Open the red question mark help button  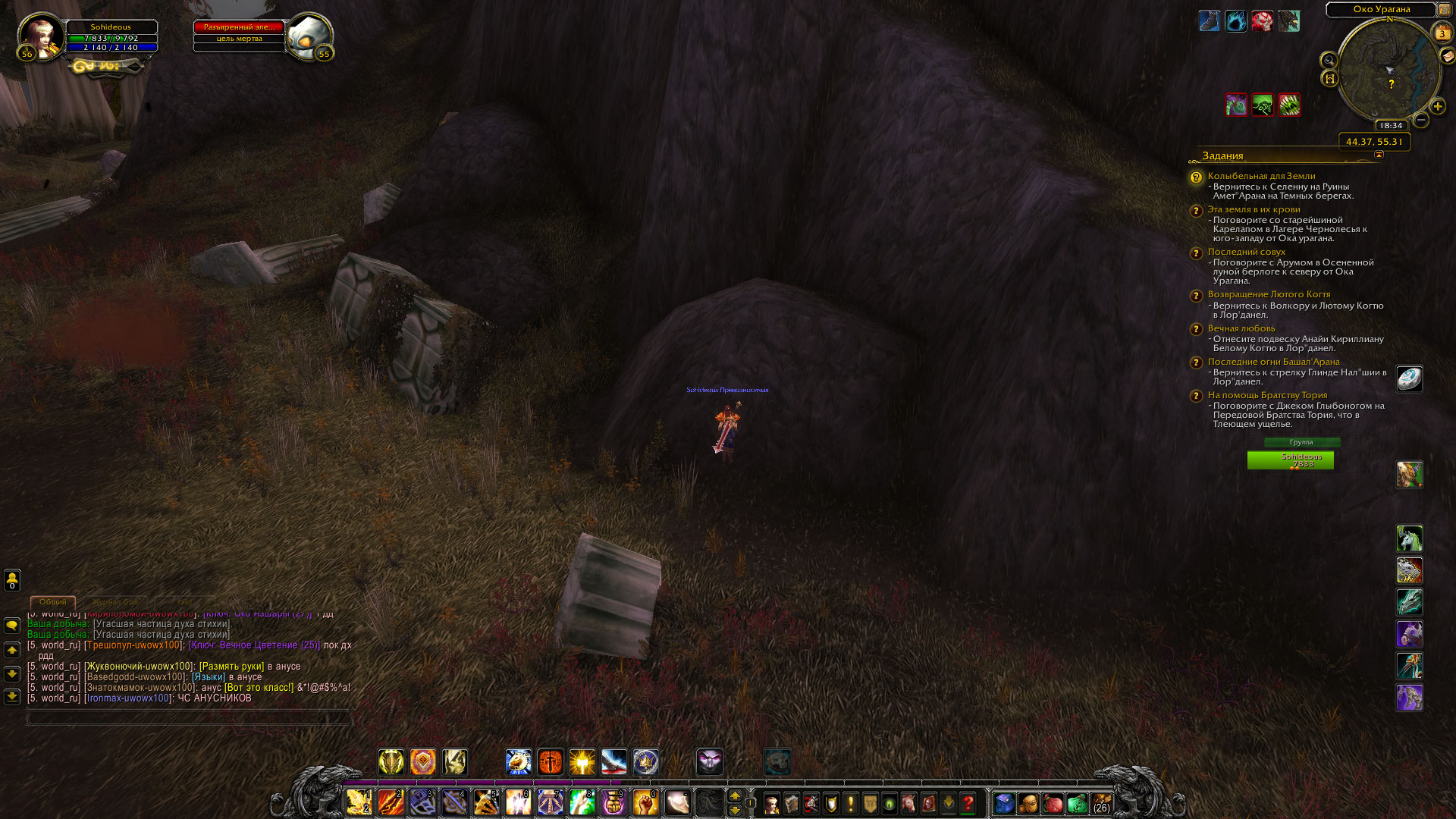click(968, 803)
